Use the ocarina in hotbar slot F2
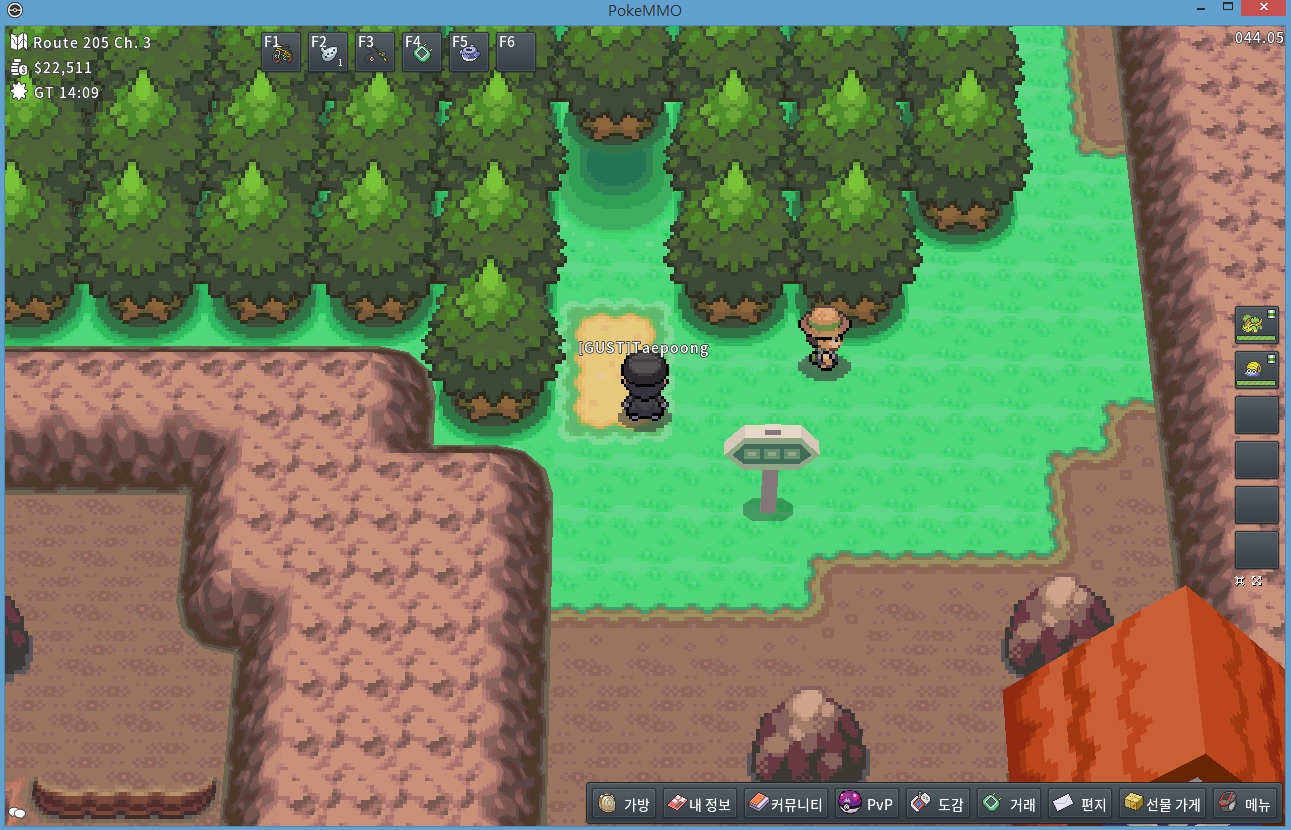The image size is (1291, 830). point(328,52)
